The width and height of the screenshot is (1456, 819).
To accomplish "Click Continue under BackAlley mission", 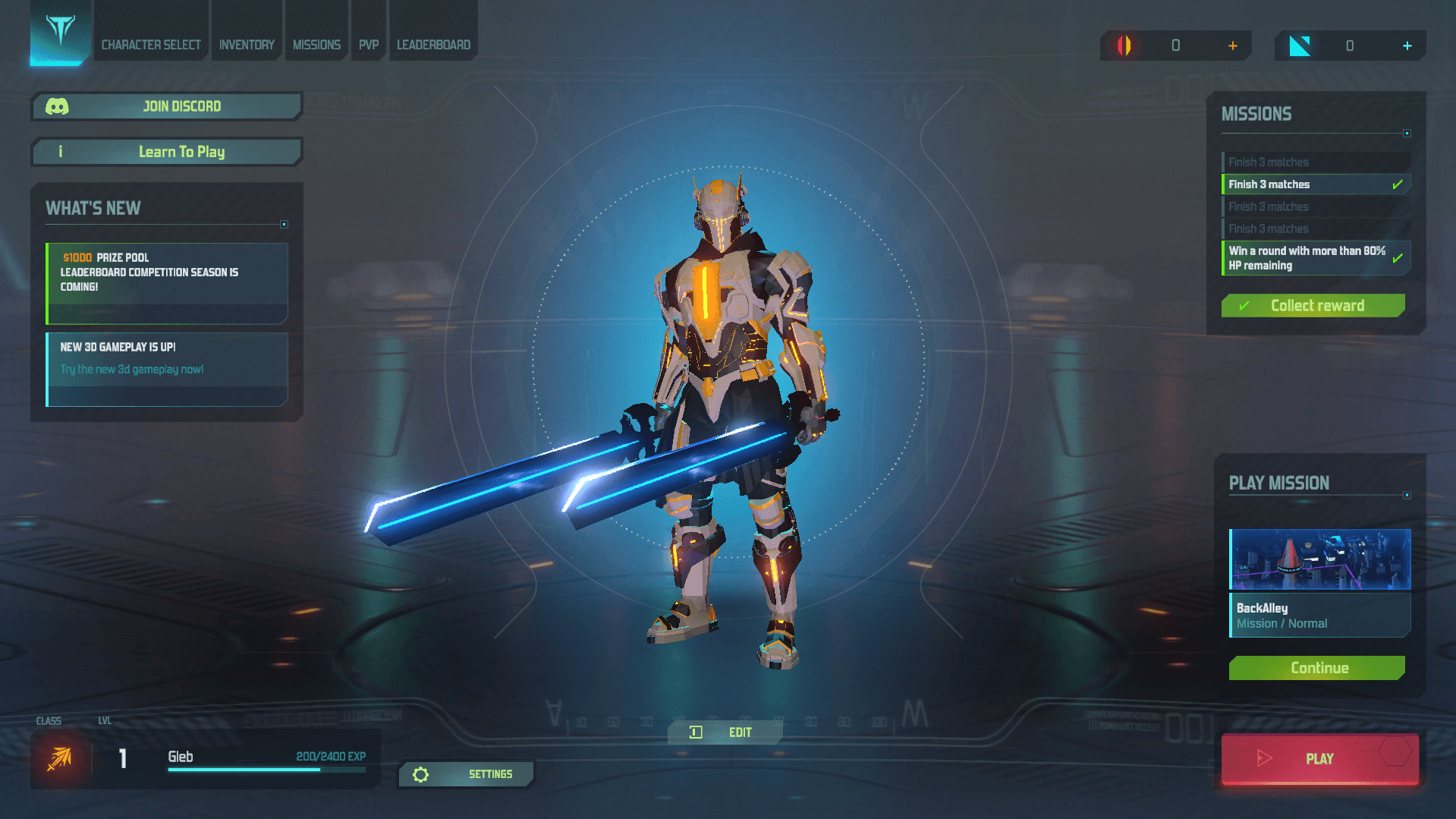I will [x=1319, y=668].
